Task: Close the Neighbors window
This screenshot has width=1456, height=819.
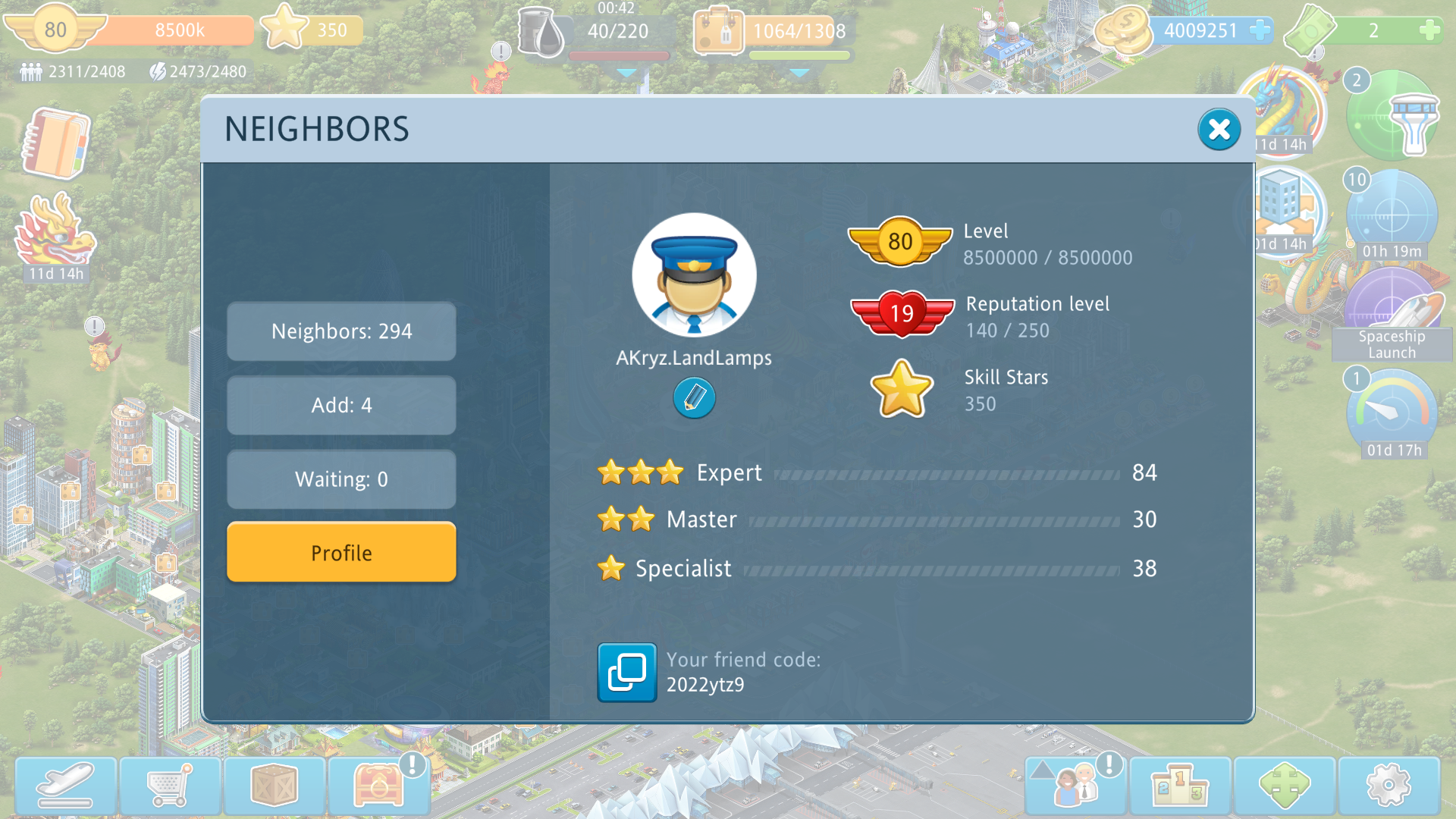Action: coord(1219,130)
